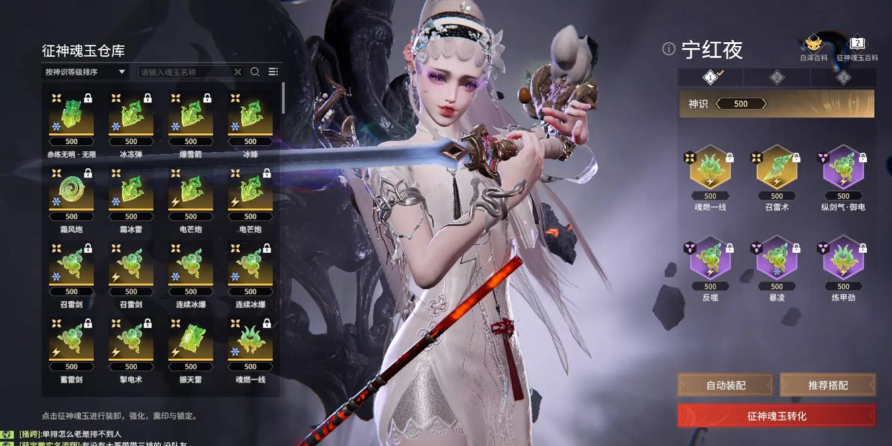Screen dimensions: 892x446
Task: Select the equipped 反噬 purple slot
Action: point(710,259)
